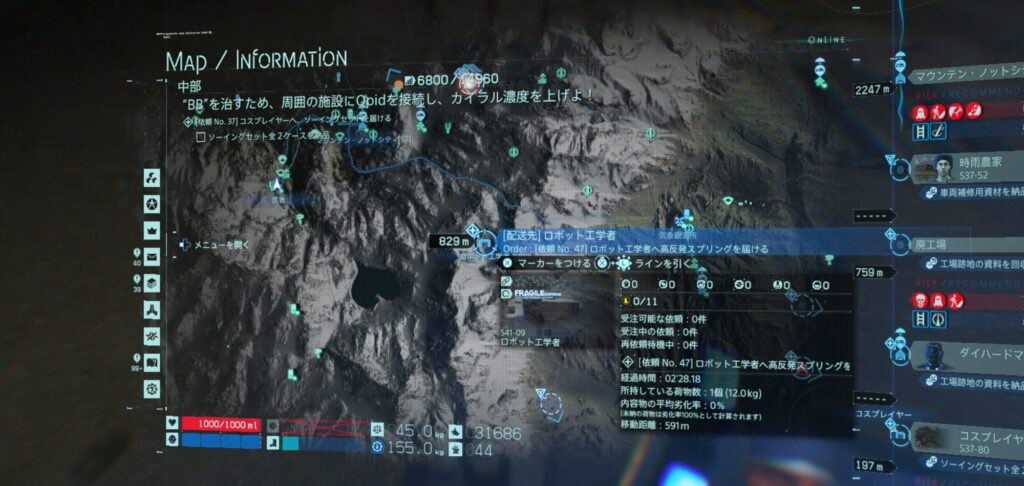Image resolution: width=1024 pixels, height=486 pixels.
Task: Select the Robot Engineer delivery destination marker
Action: click(x=485, y=242)
